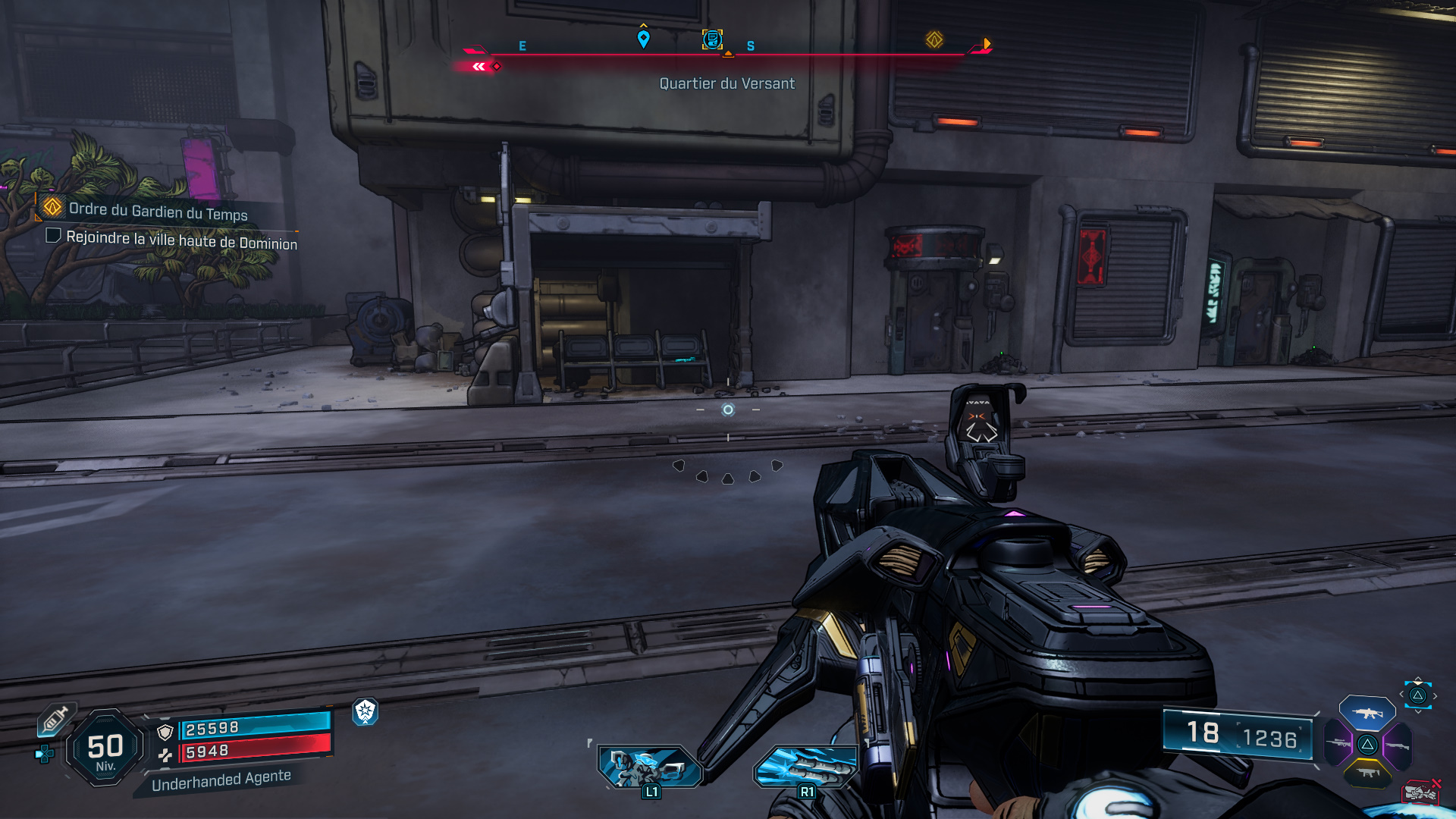Click the triangle weapon-swap toggle

[x=1419, y=696]
